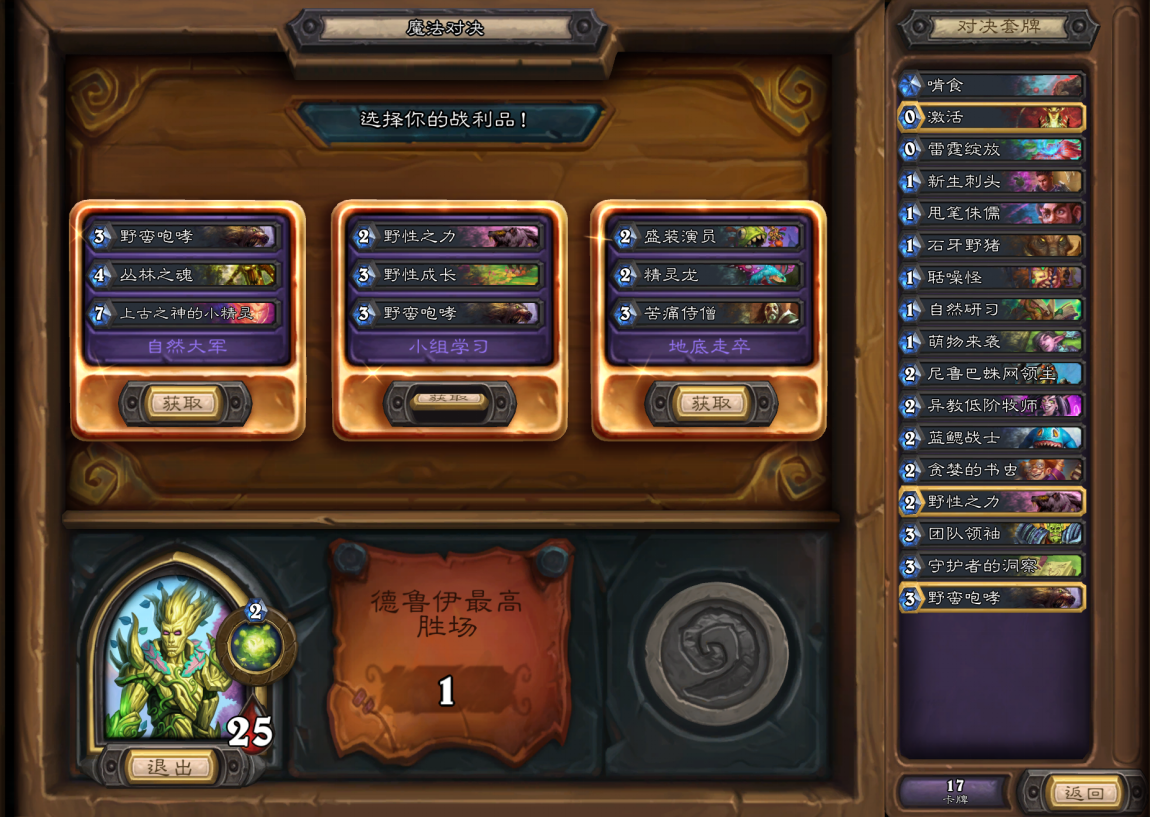
Task: Select 啃食 in the deck list
Action: pos(992,85)
